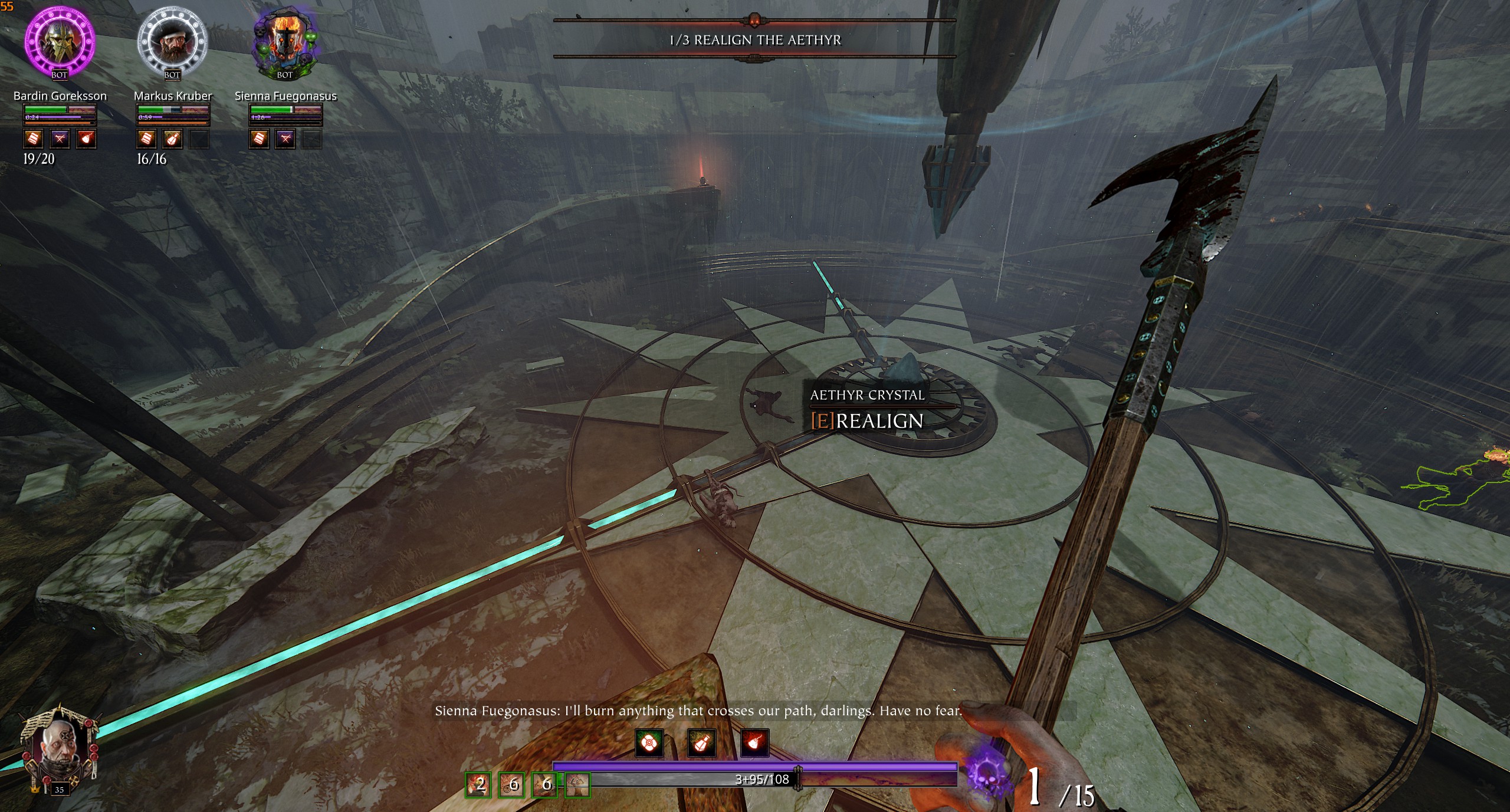The height and width of the screenshot is (812, 1510).
Task: Select your own healing medkit slot
Action: [649, 744]
